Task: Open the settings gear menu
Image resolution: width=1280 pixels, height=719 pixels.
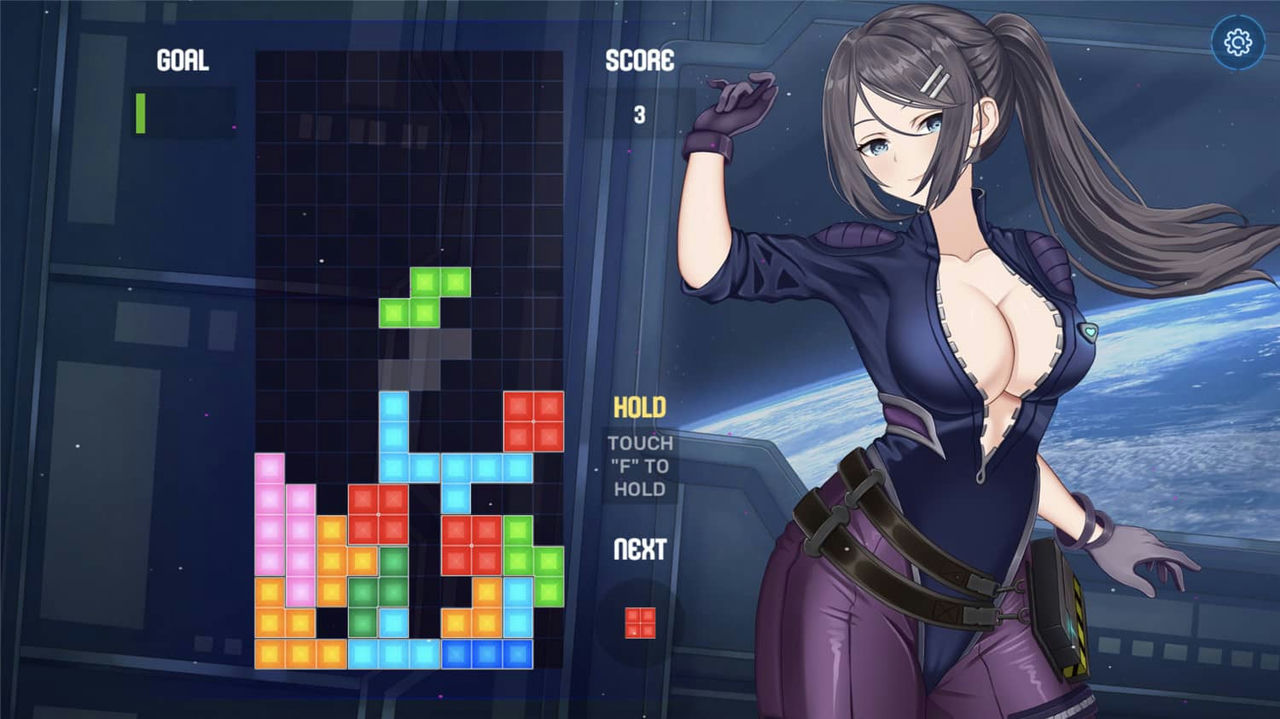Action: point(1238,42)
